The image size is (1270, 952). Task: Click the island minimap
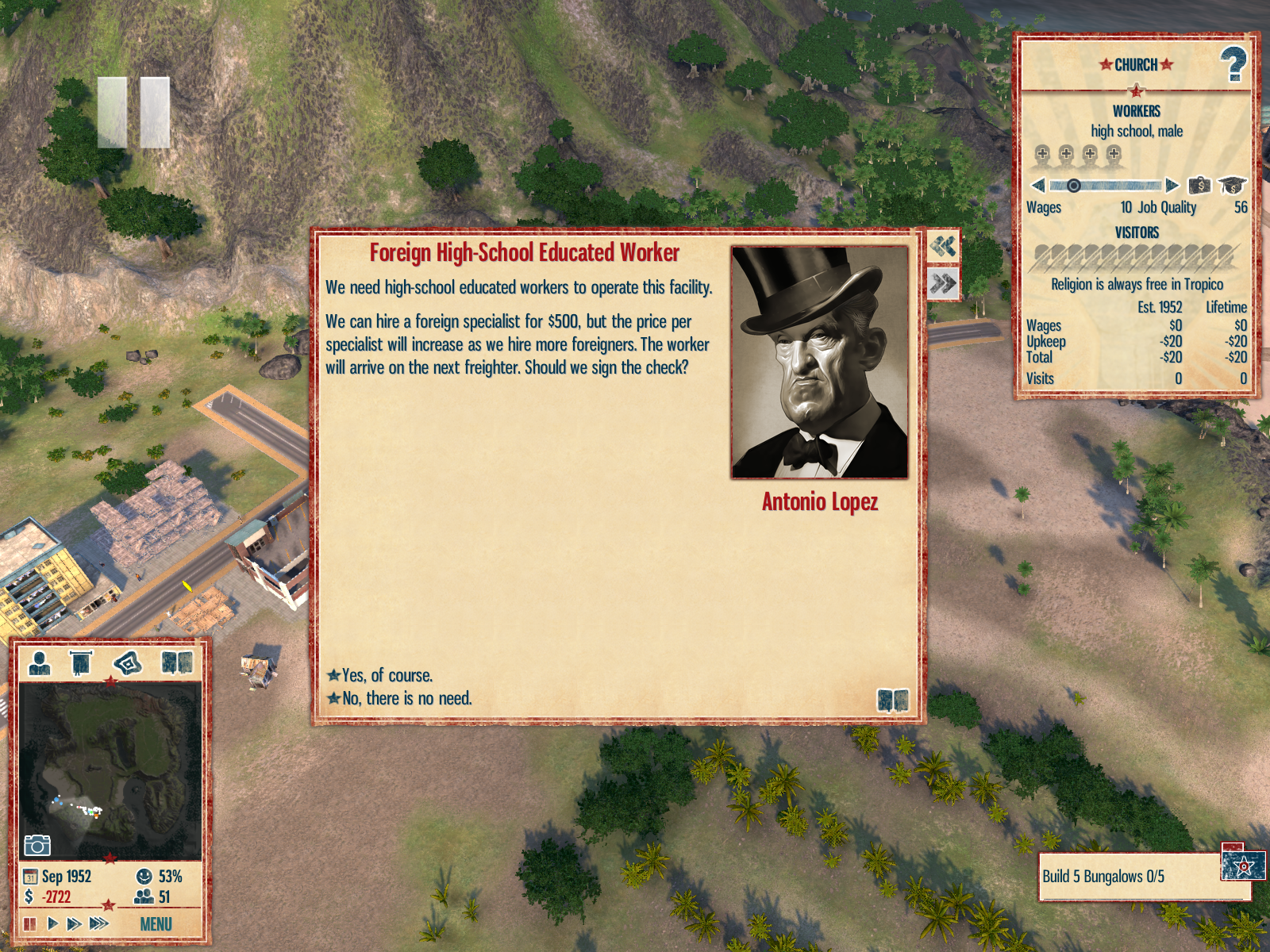click(x=110, y=770)
